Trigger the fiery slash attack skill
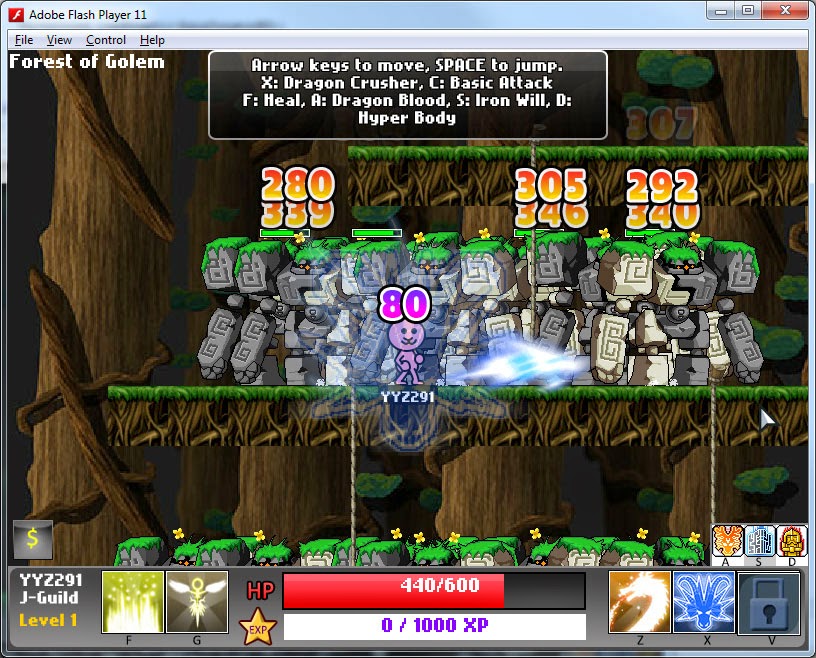The width and height of the screenshot is (816, 658). tap(640, 602)
